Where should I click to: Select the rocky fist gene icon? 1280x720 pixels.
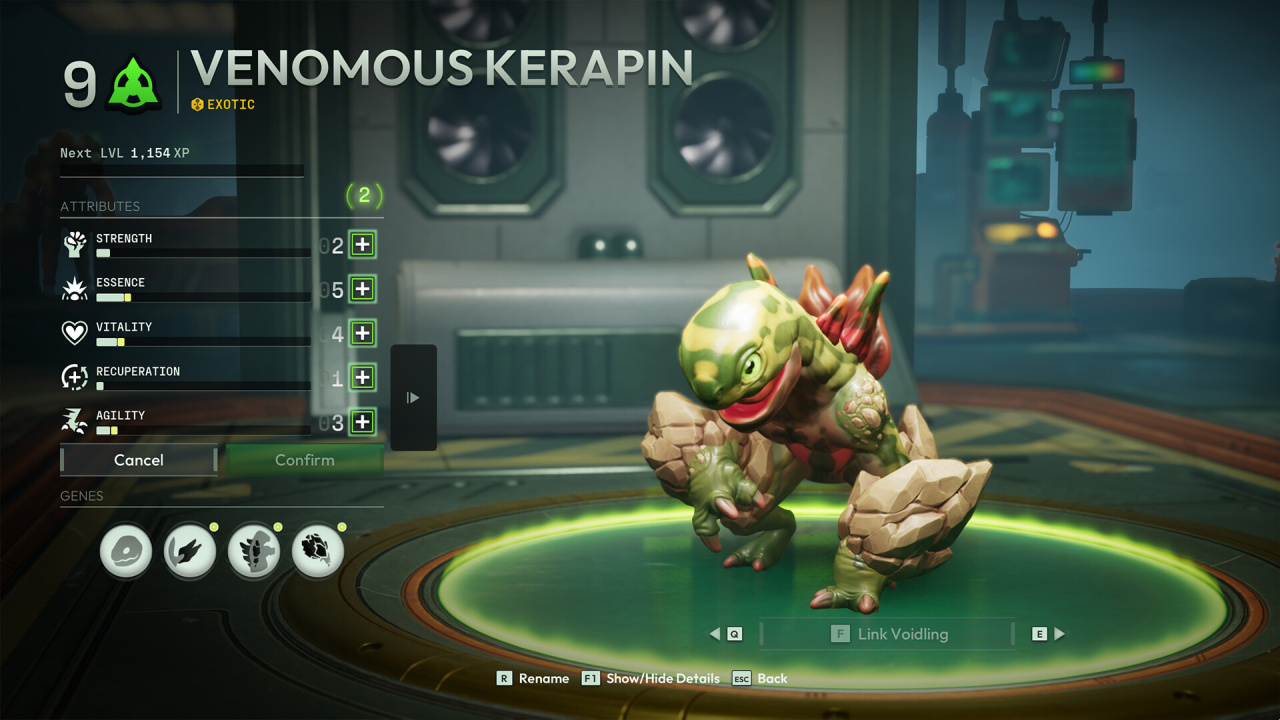(318, 551)
